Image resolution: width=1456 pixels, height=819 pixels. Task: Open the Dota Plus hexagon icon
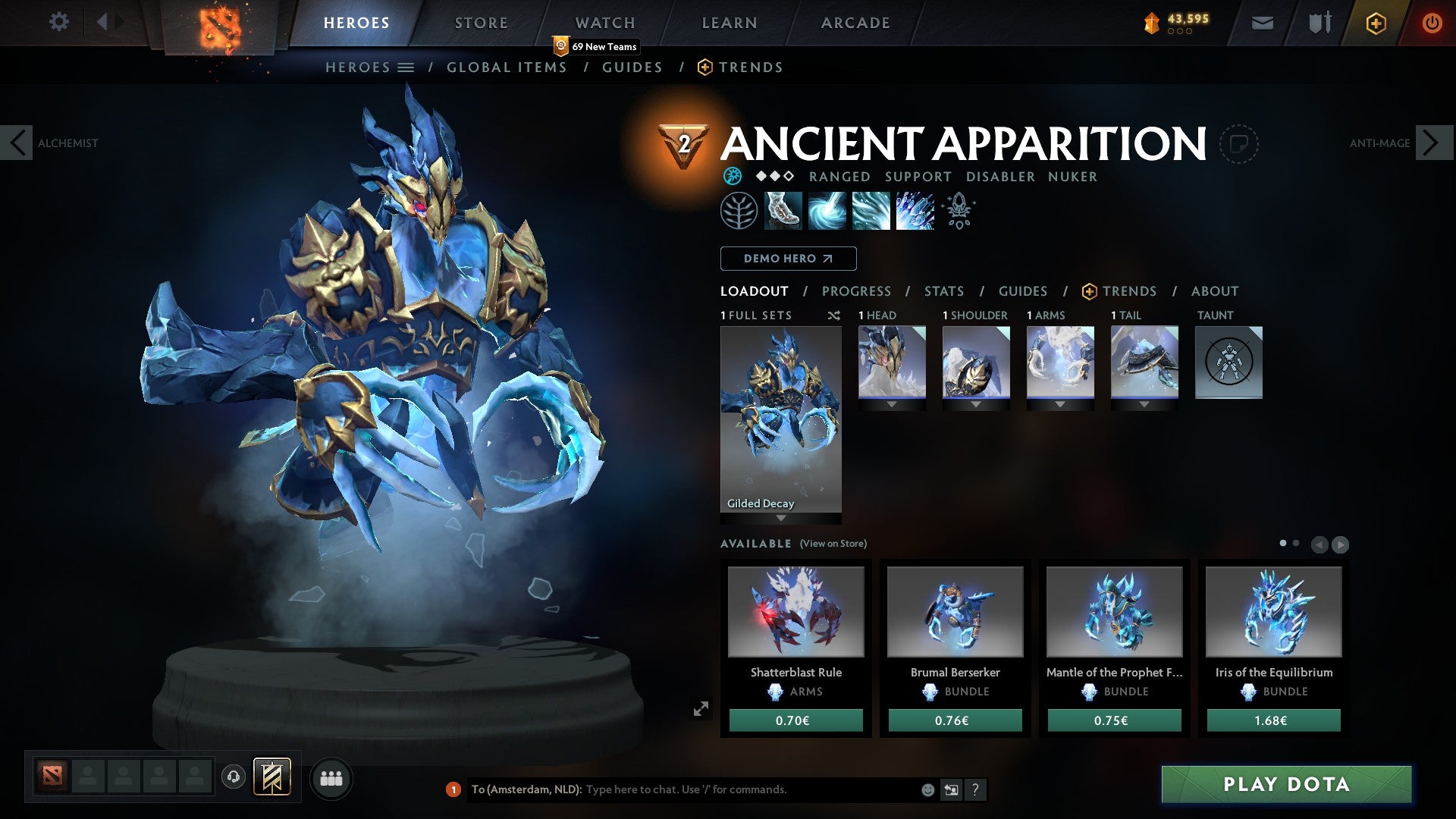pyautogui.click(x=1377, y=23)
